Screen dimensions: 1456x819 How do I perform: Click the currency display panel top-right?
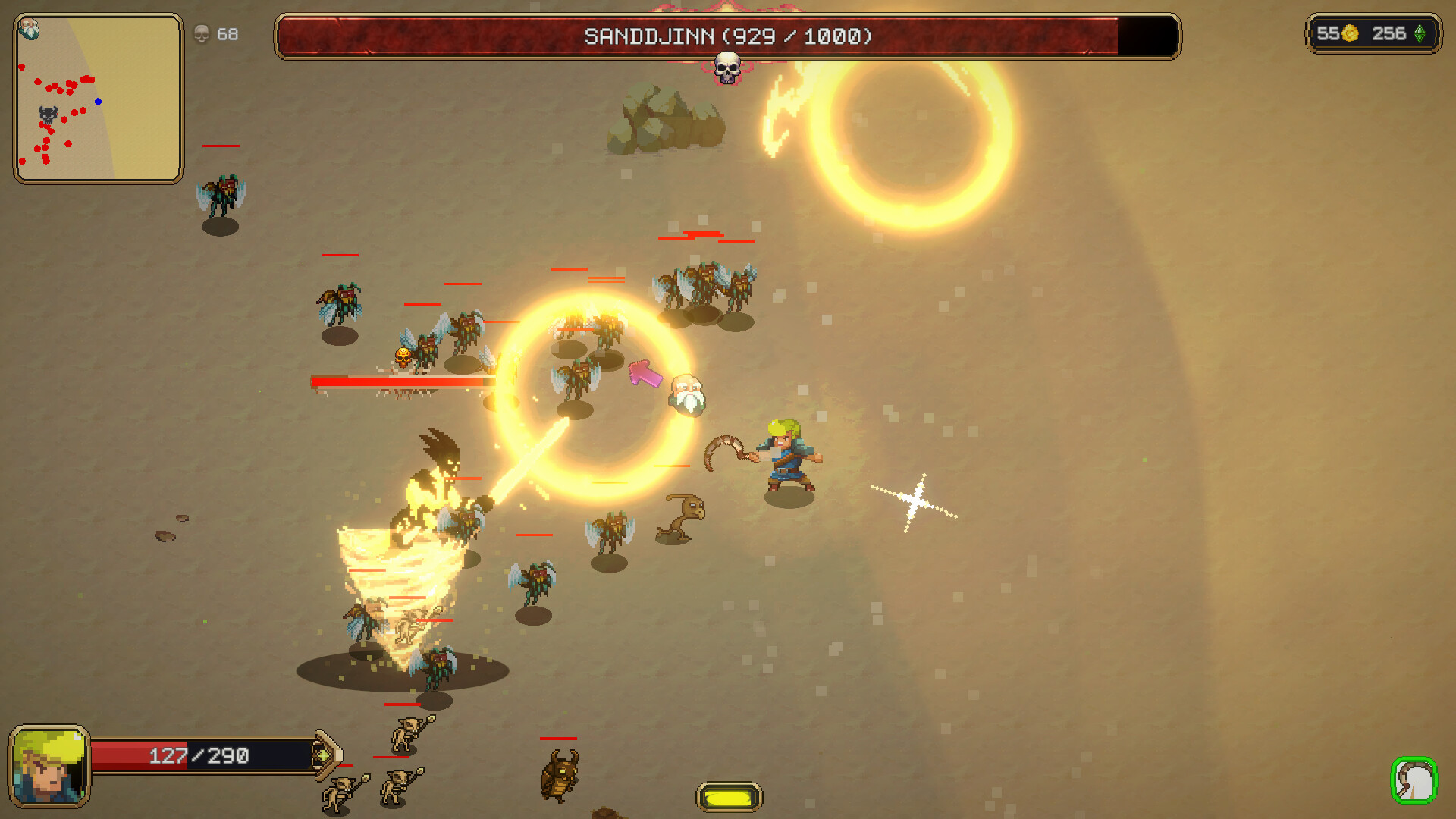click(x=1374, y=33)
